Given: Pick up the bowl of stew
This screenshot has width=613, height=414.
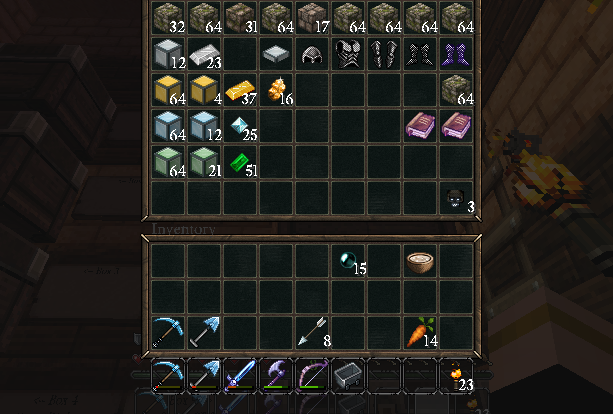Looking at the screenshot, I should click(x=420, y=261).
